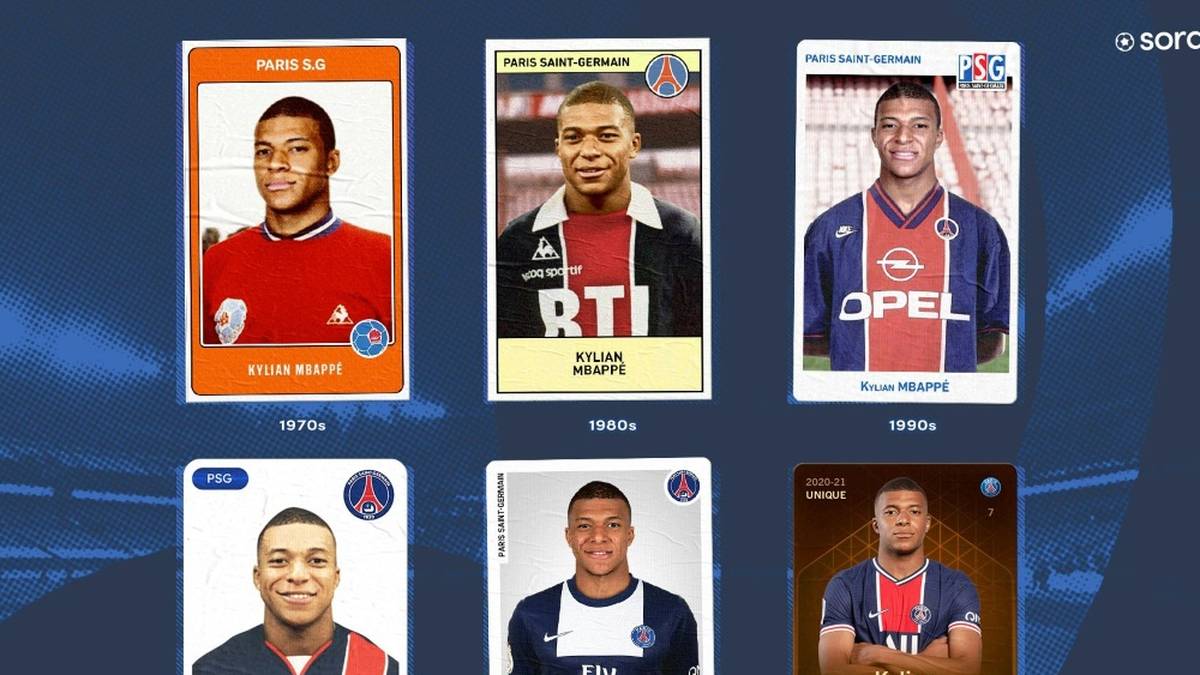Choose the yellow 1980s Paris Saint-Germain card
The width and height of the screenshot is (1200, 675).
click(598, 220)
